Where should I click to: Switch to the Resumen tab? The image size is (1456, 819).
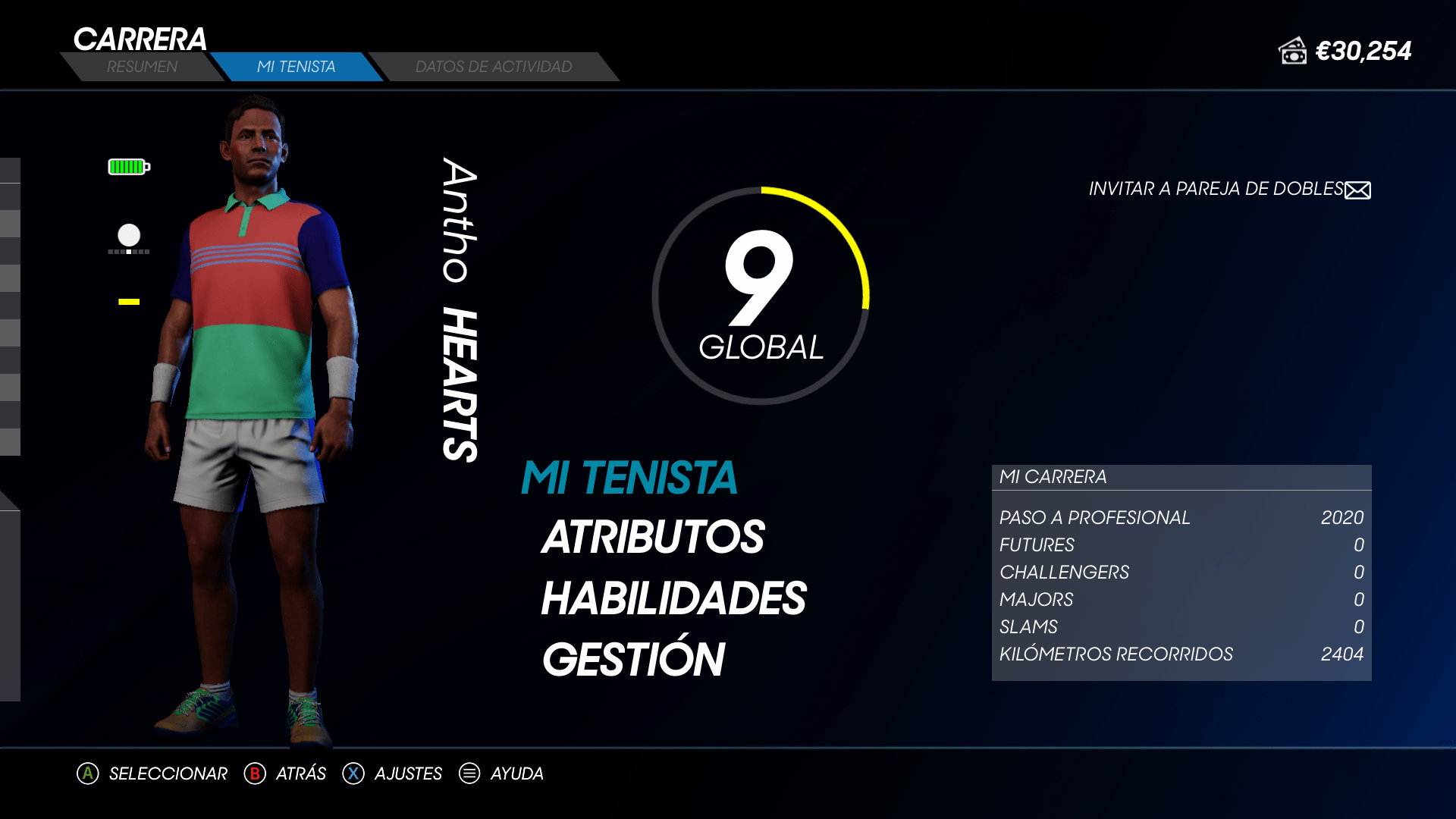(x=142, y=67)
